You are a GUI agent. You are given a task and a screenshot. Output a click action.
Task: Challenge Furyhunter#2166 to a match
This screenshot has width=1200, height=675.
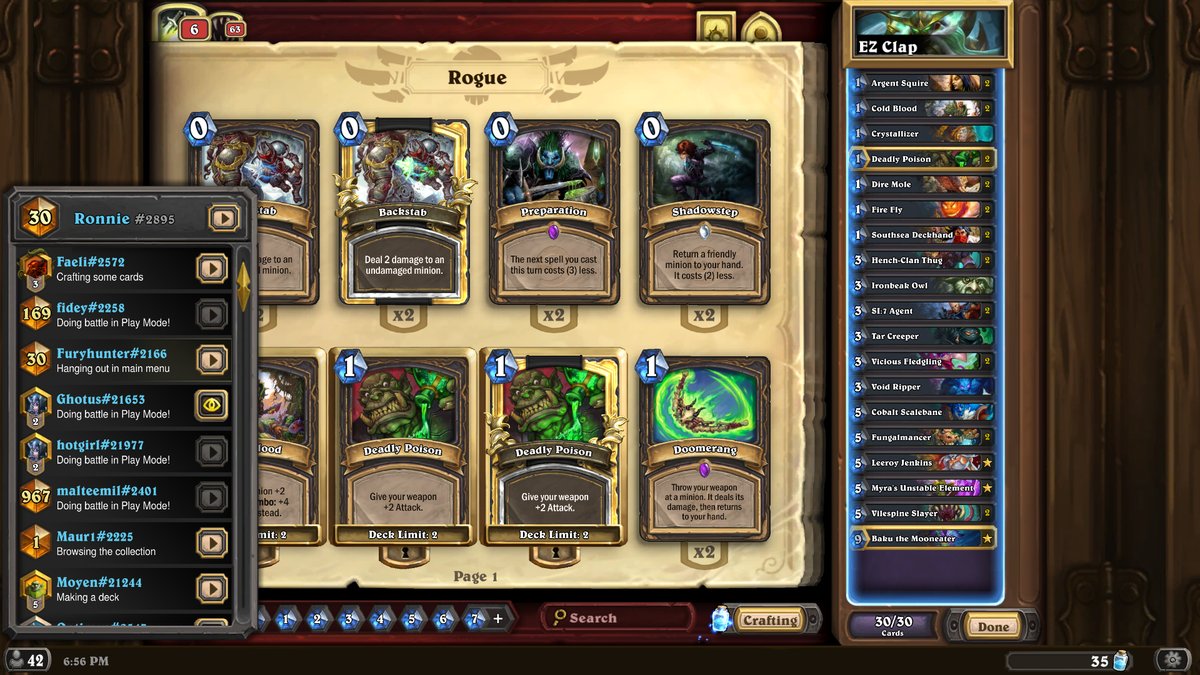point(211,359)
